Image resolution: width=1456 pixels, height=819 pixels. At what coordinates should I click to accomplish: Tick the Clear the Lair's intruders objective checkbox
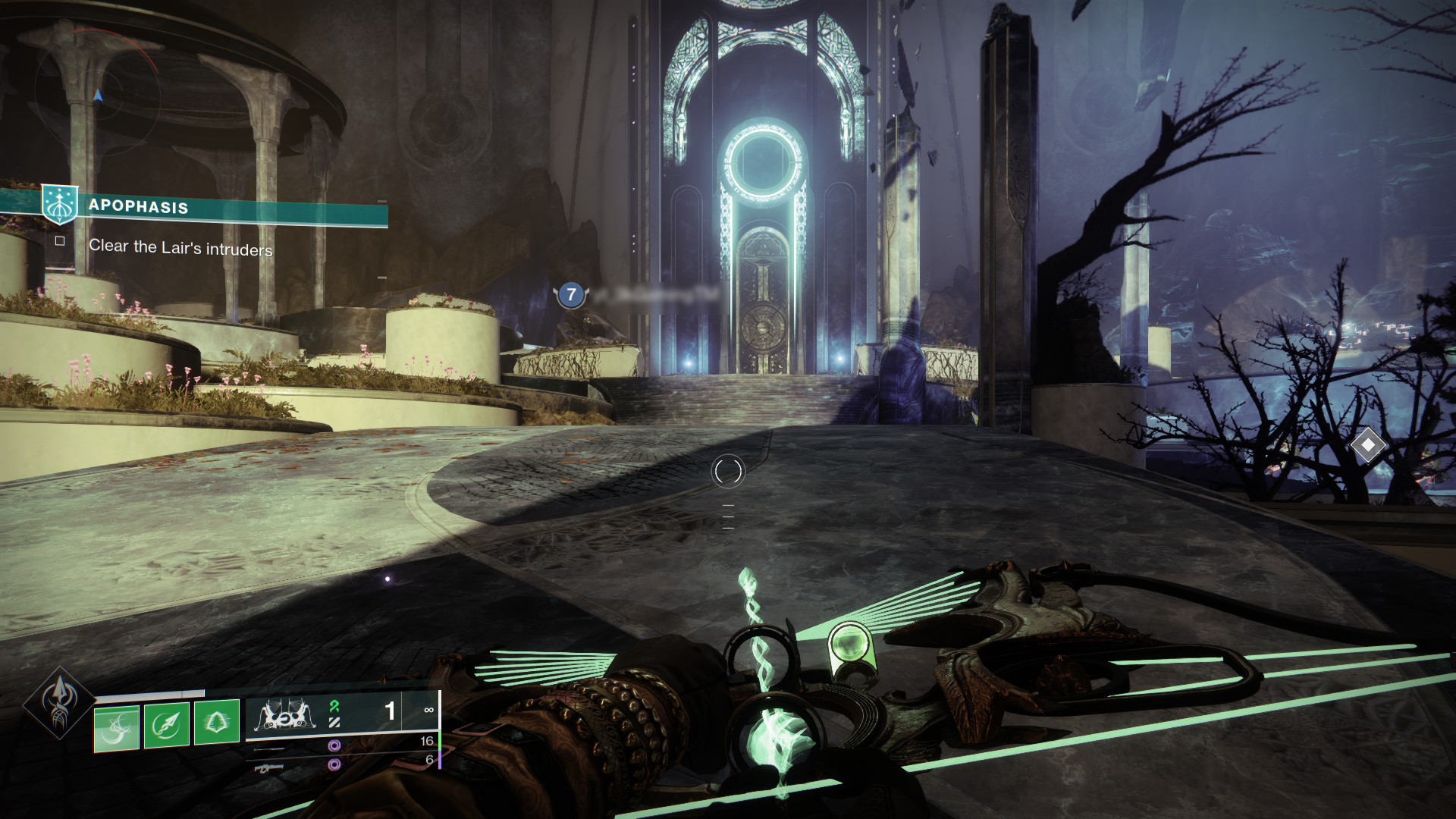[x=61, y=241]
